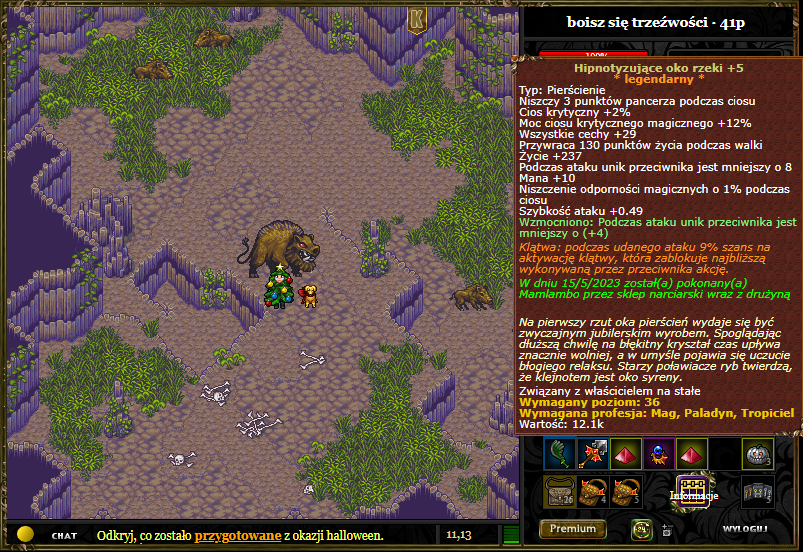Image resolution: width=803 pixels, height=552 pixels.
Task: Click the K banner above the map
Action: click(x=416, y=19)
